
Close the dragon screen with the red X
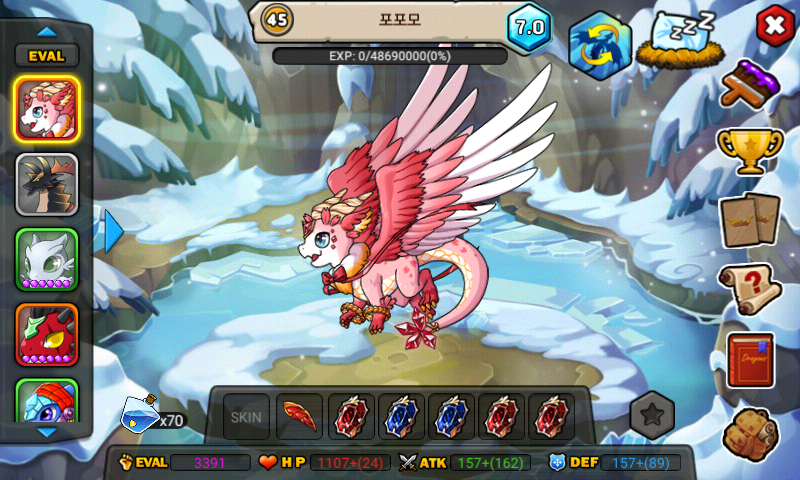pyautogui.click(x=772, y=25)
